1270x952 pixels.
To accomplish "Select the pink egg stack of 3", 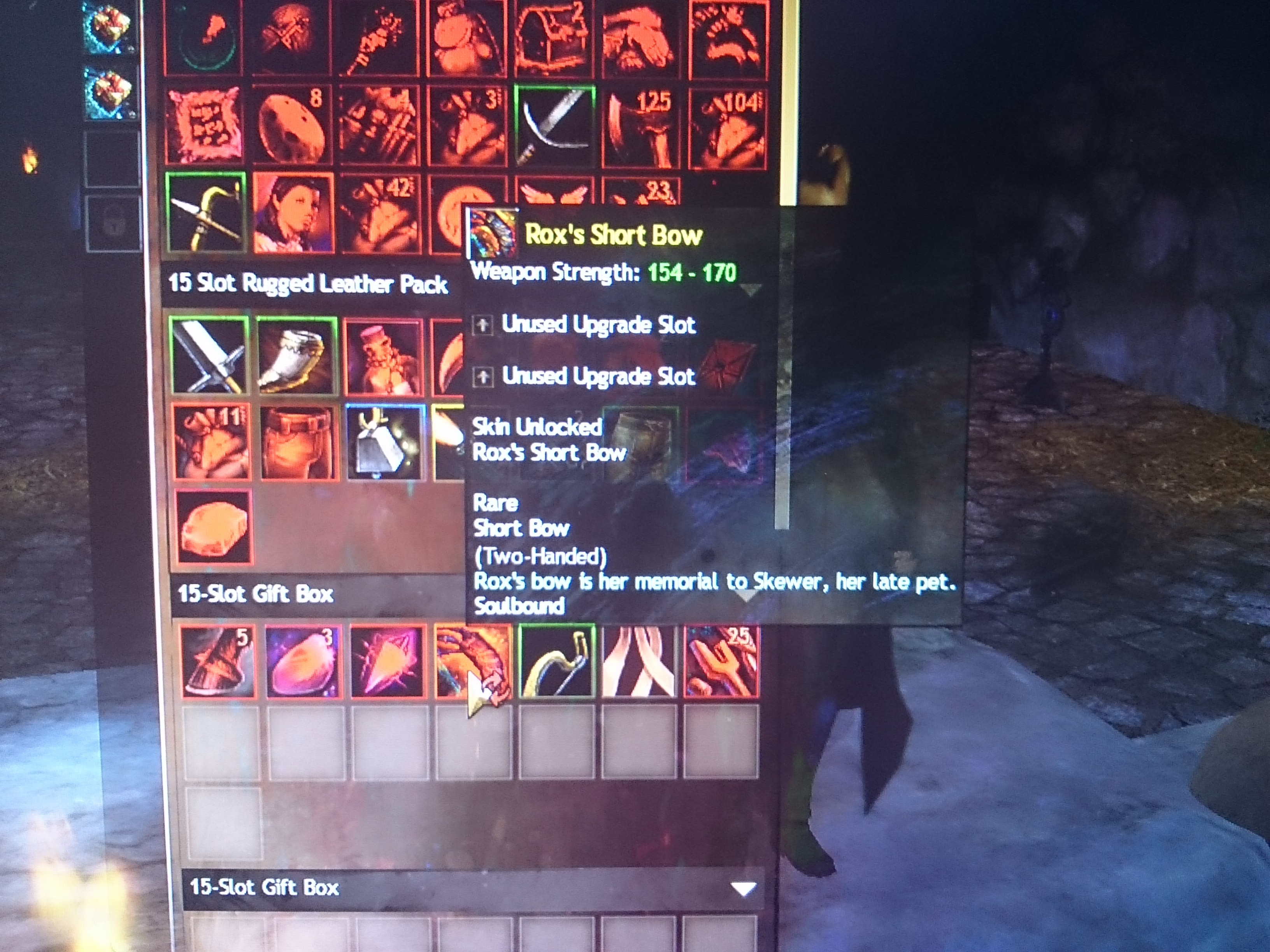I will 303,661.
